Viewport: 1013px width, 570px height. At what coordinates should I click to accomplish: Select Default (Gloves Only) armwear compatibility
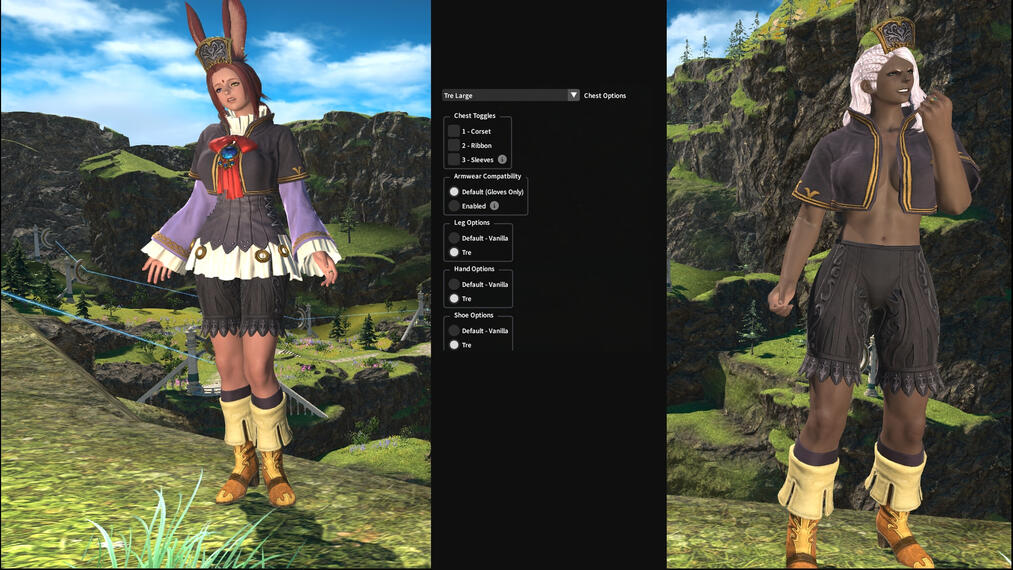454,191
